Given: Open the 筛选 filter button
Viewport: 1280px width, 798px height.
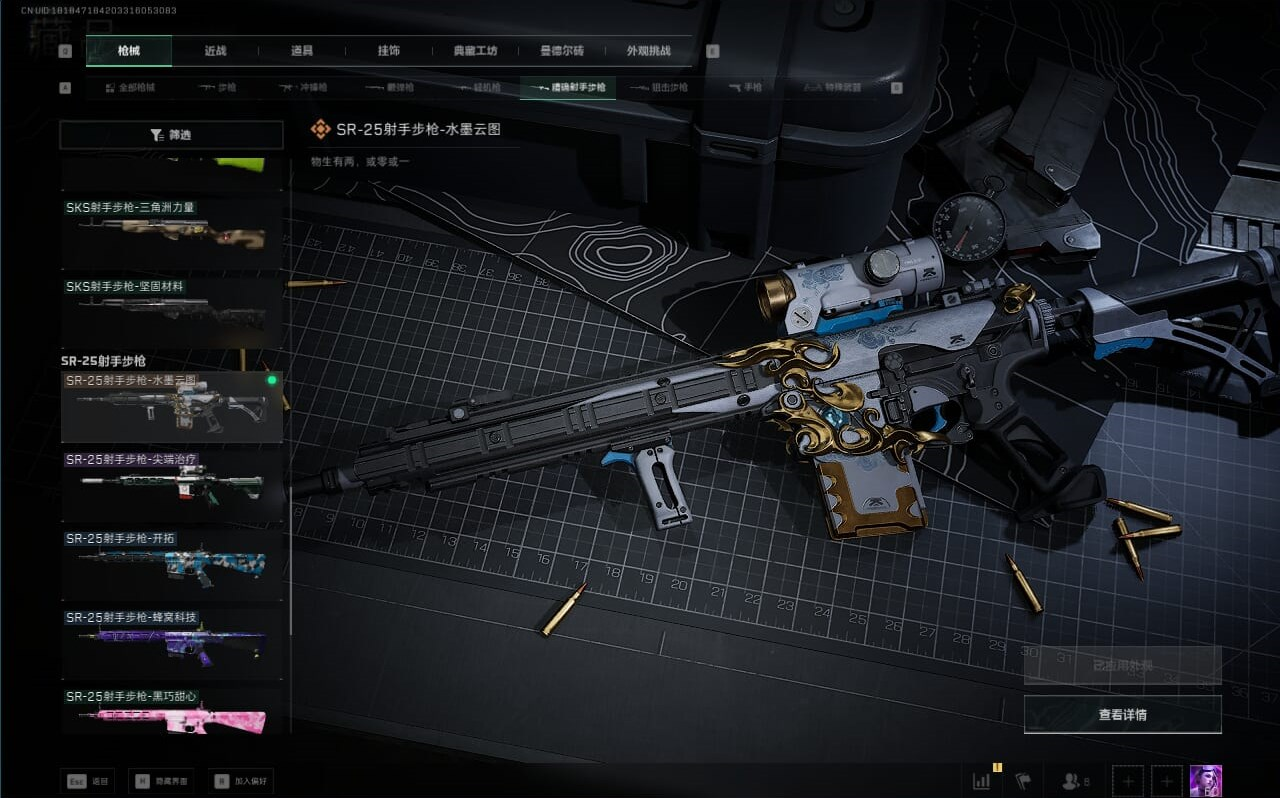Looking at the screenshot, I should (x=171, y=135).
